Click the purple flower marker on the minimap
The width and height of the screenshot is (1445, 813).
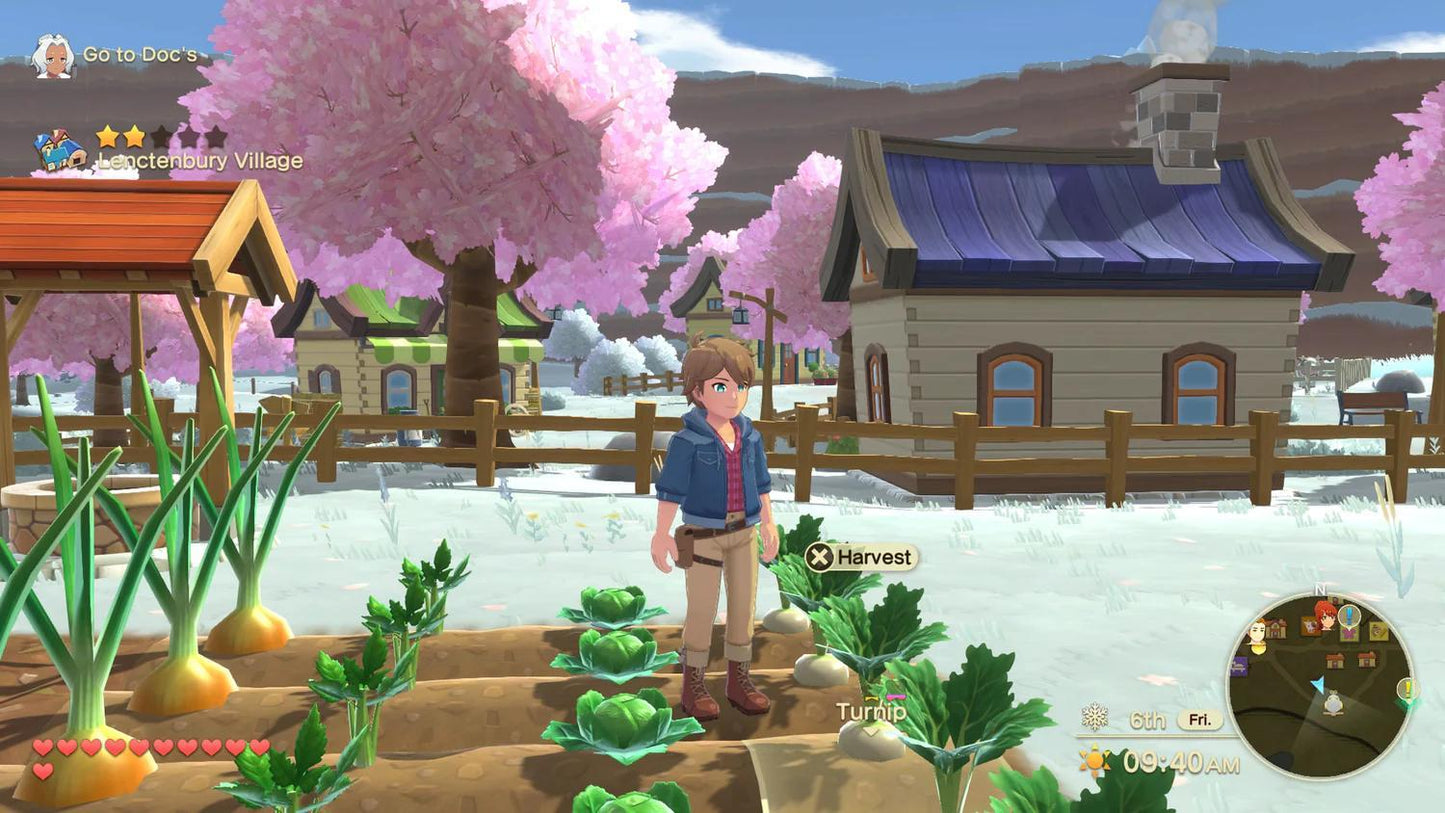(x=1349, y=634)
